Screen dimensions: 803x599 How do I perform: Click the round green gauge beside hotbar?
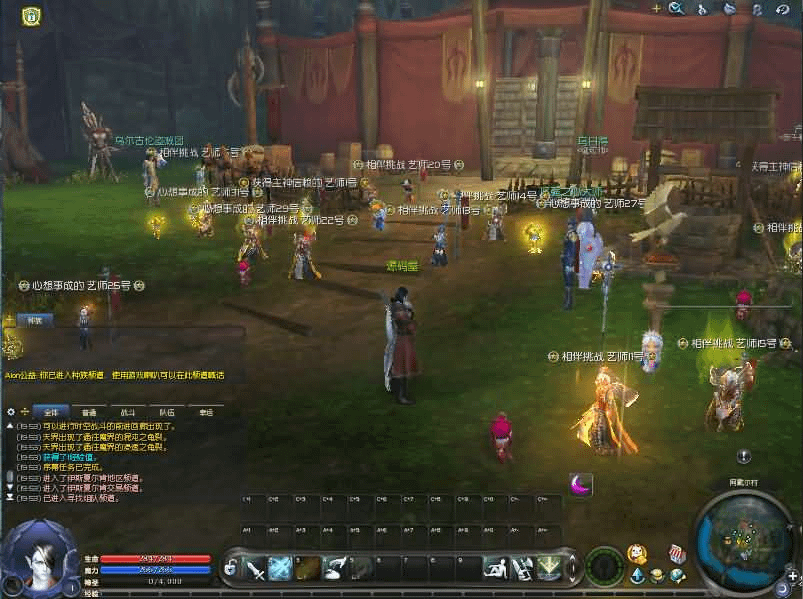coord(604,566)
